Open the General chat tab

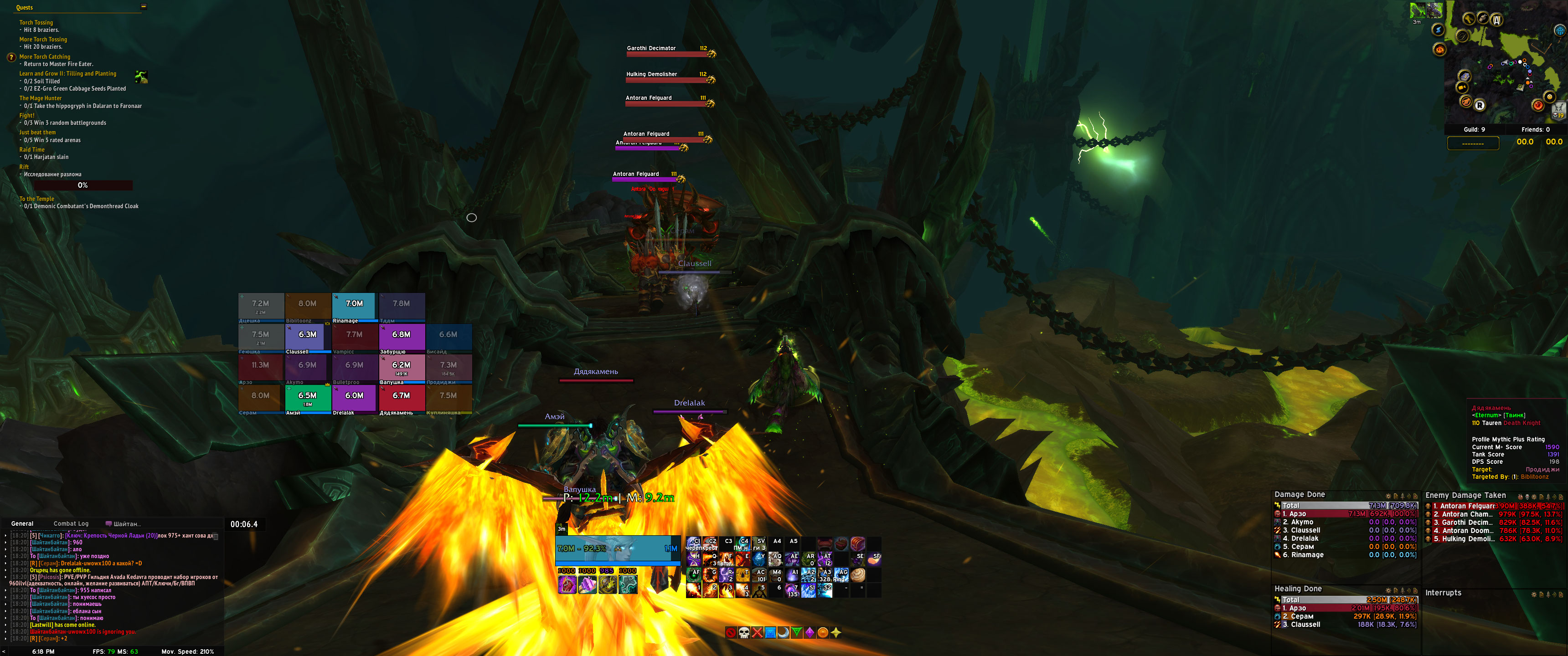(x=22, y=523)
